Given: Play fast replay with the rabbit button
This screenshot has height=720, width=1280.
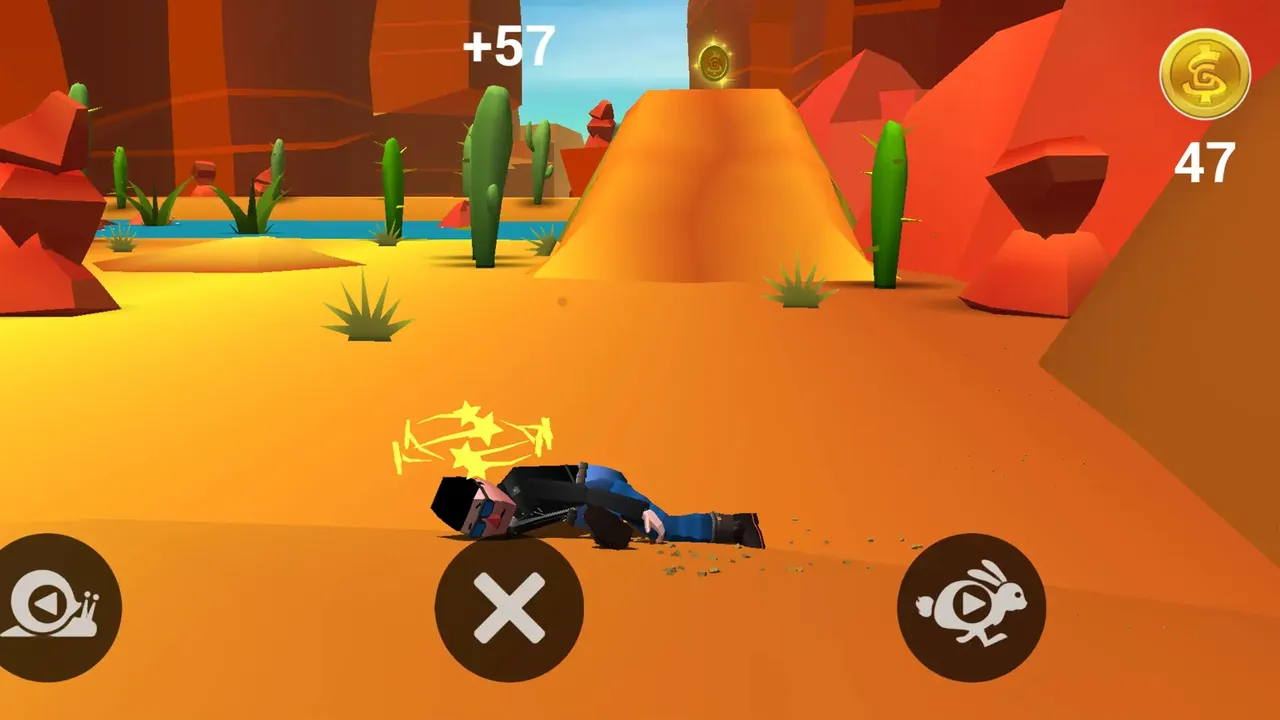Looking at the screenshot, I should [x=971, y=607].
